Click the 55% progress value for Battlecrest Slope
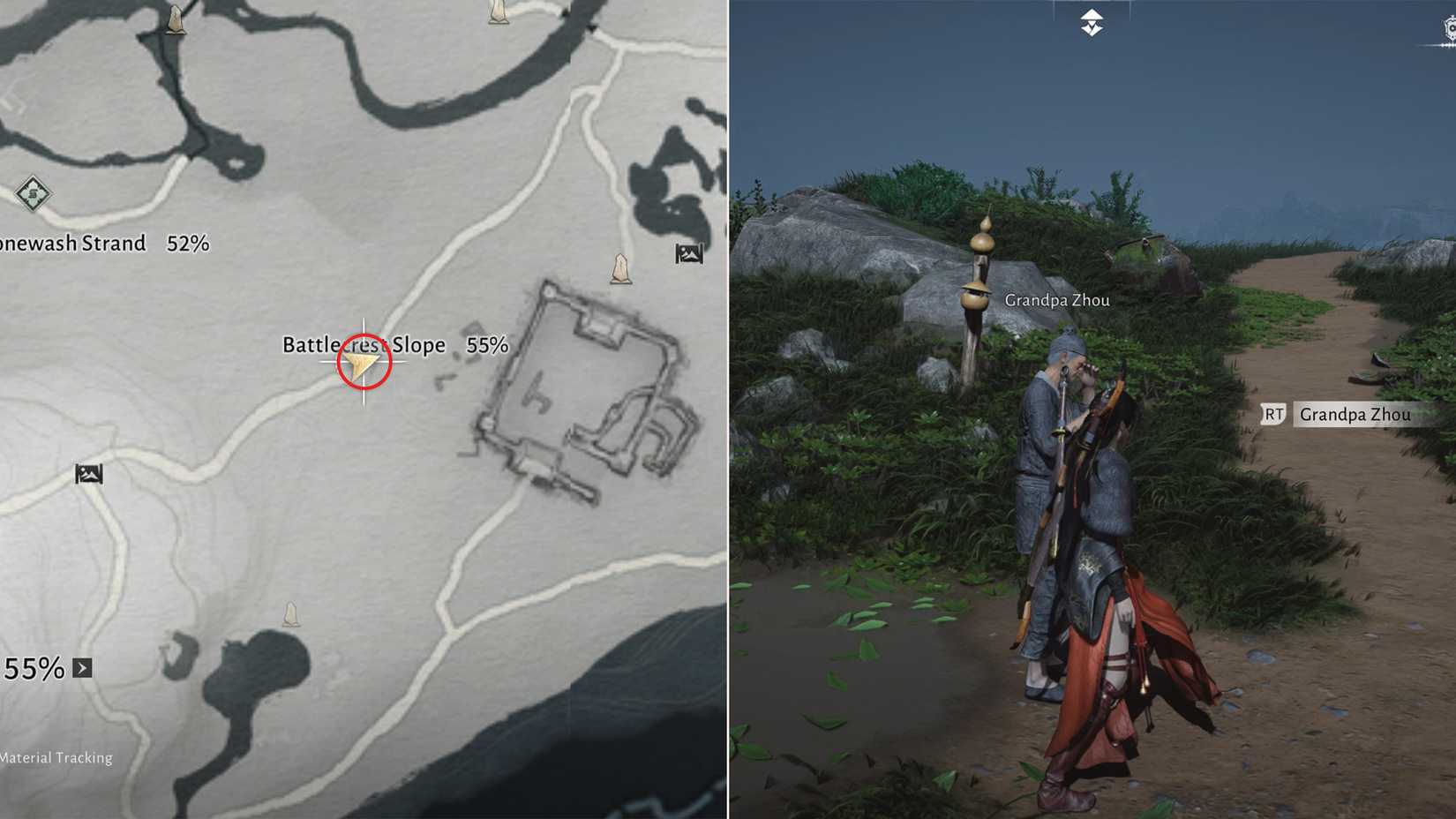The image size is (1456, 819). 487,345
